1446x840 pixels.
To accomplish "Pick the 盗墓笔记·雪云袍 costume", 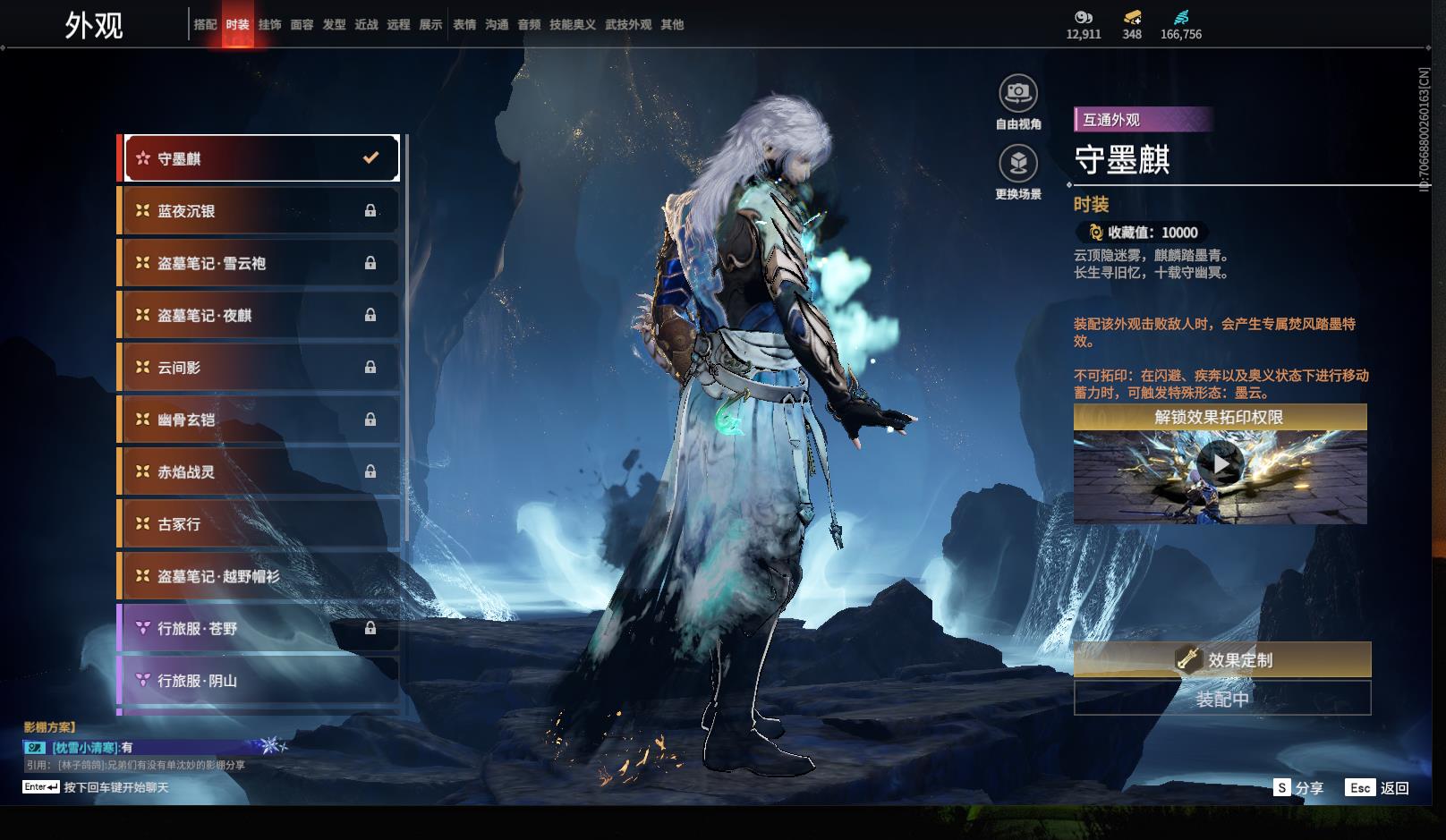I will click(259, 263).
